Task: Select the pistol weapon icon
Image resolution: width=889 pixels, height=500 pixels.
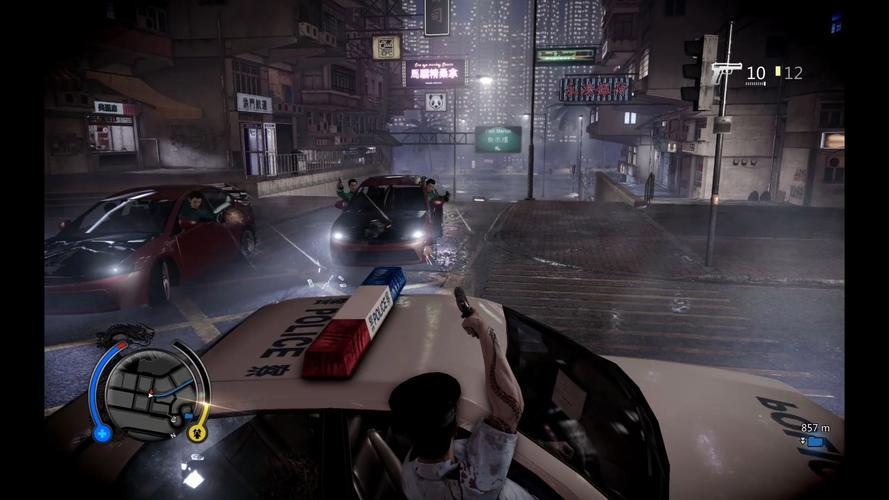Action: point(726,71)
